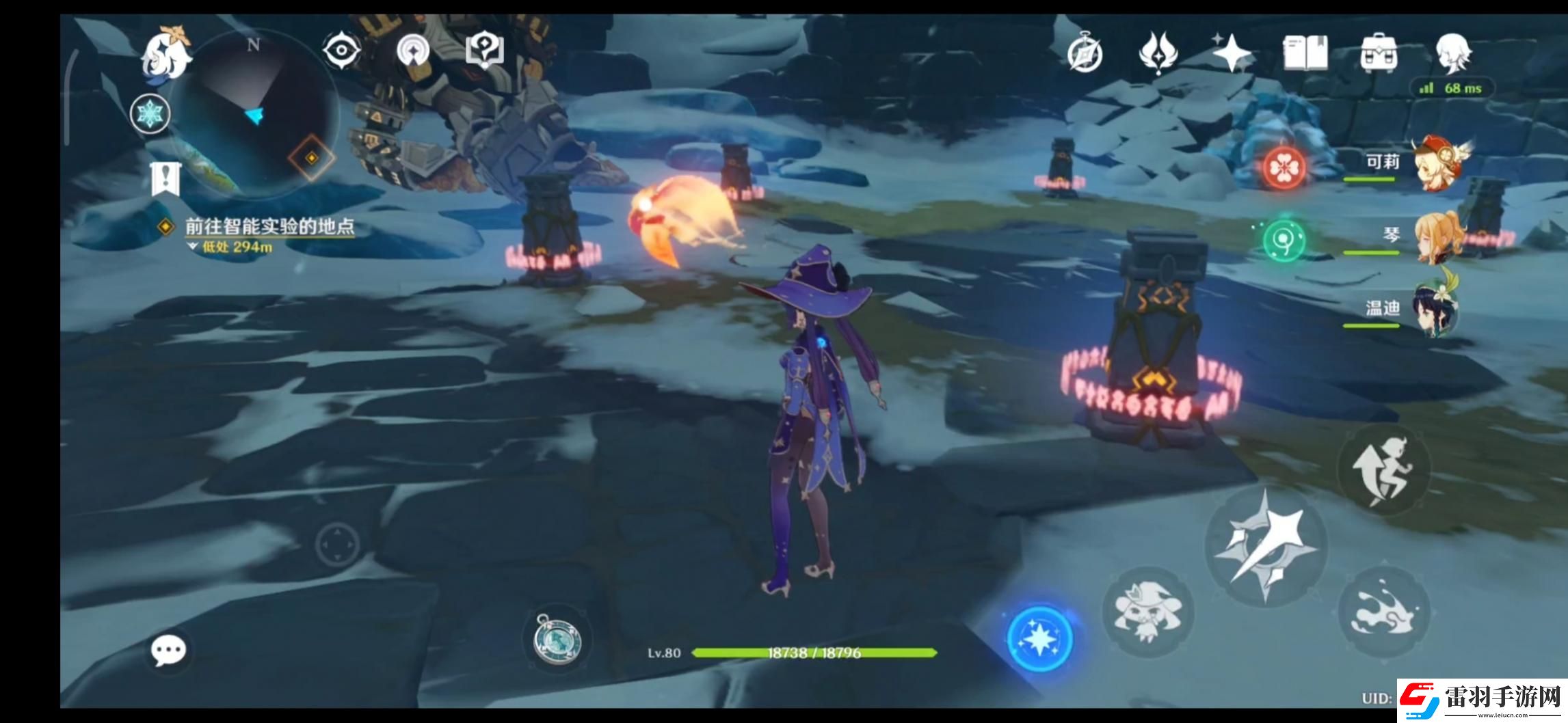Open the adventurer compass icon

1085,53
